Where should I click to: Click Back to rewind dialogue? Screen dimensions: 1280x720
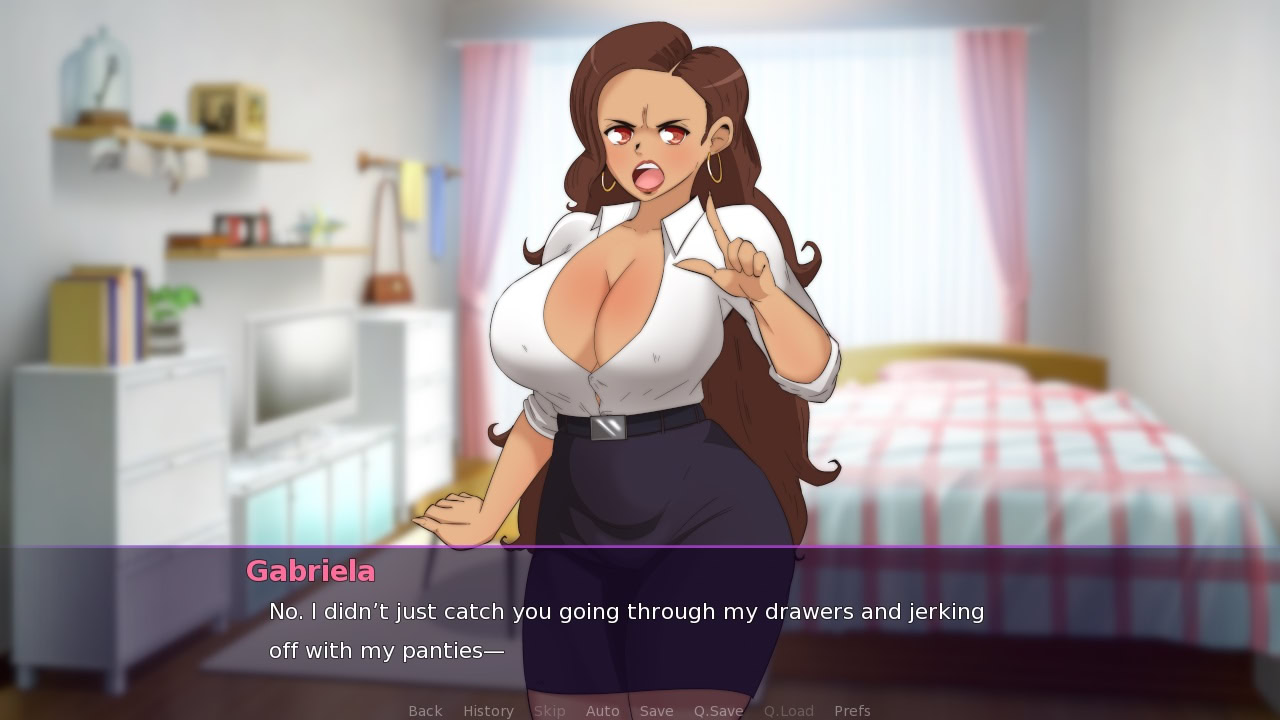pos(425,710)
